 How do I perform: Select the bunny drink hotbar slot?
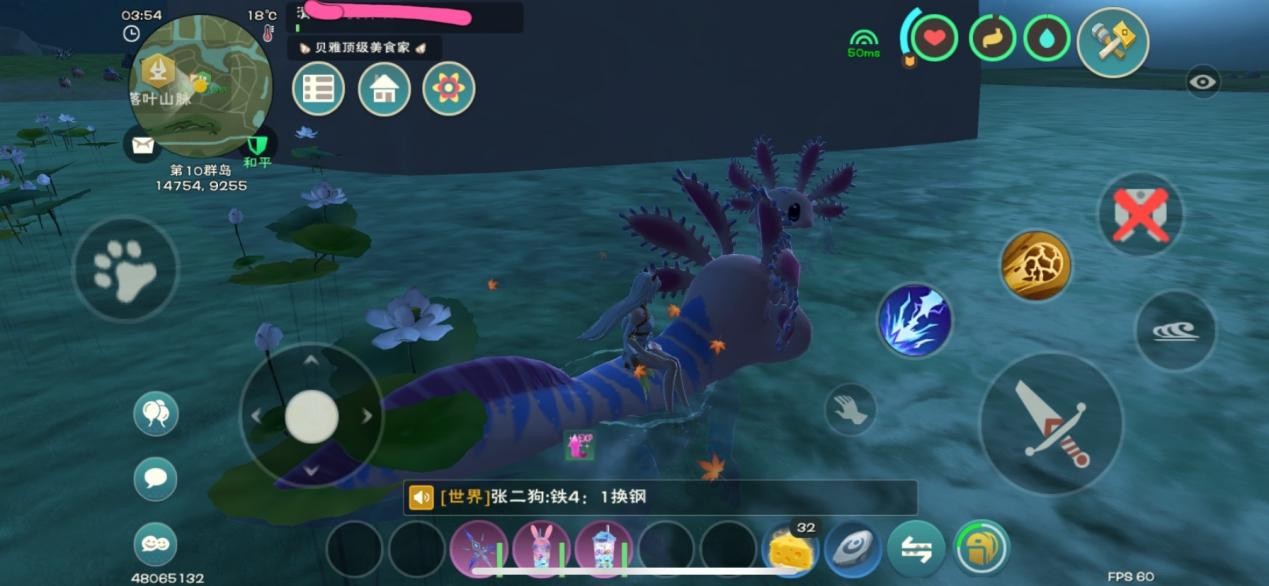click(x=541, y=549)
